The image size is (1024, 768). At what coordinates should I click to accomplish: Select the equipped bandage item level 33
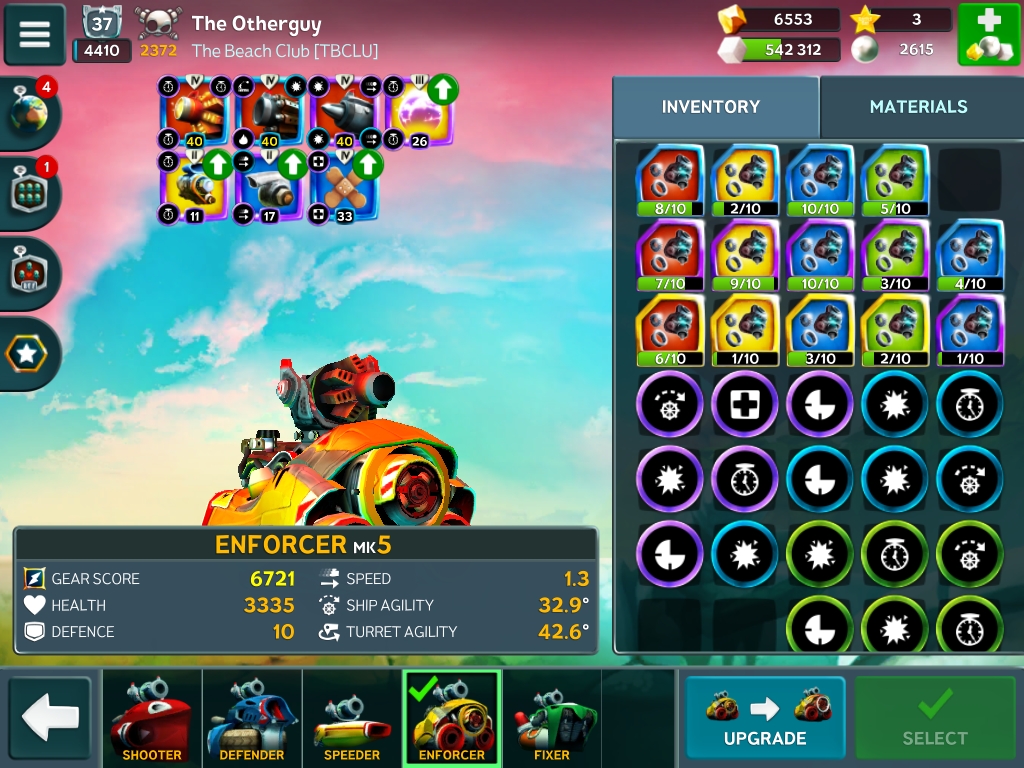(x=345, y=187)
